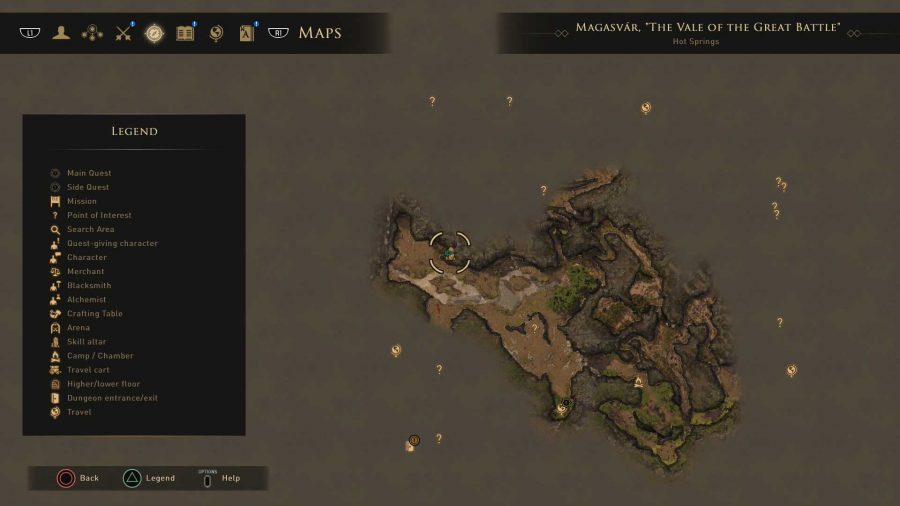This screenshot has width=900, height=506.
Task: Switch to the skill tree nodes tab
Action: [x=92, y=33]
